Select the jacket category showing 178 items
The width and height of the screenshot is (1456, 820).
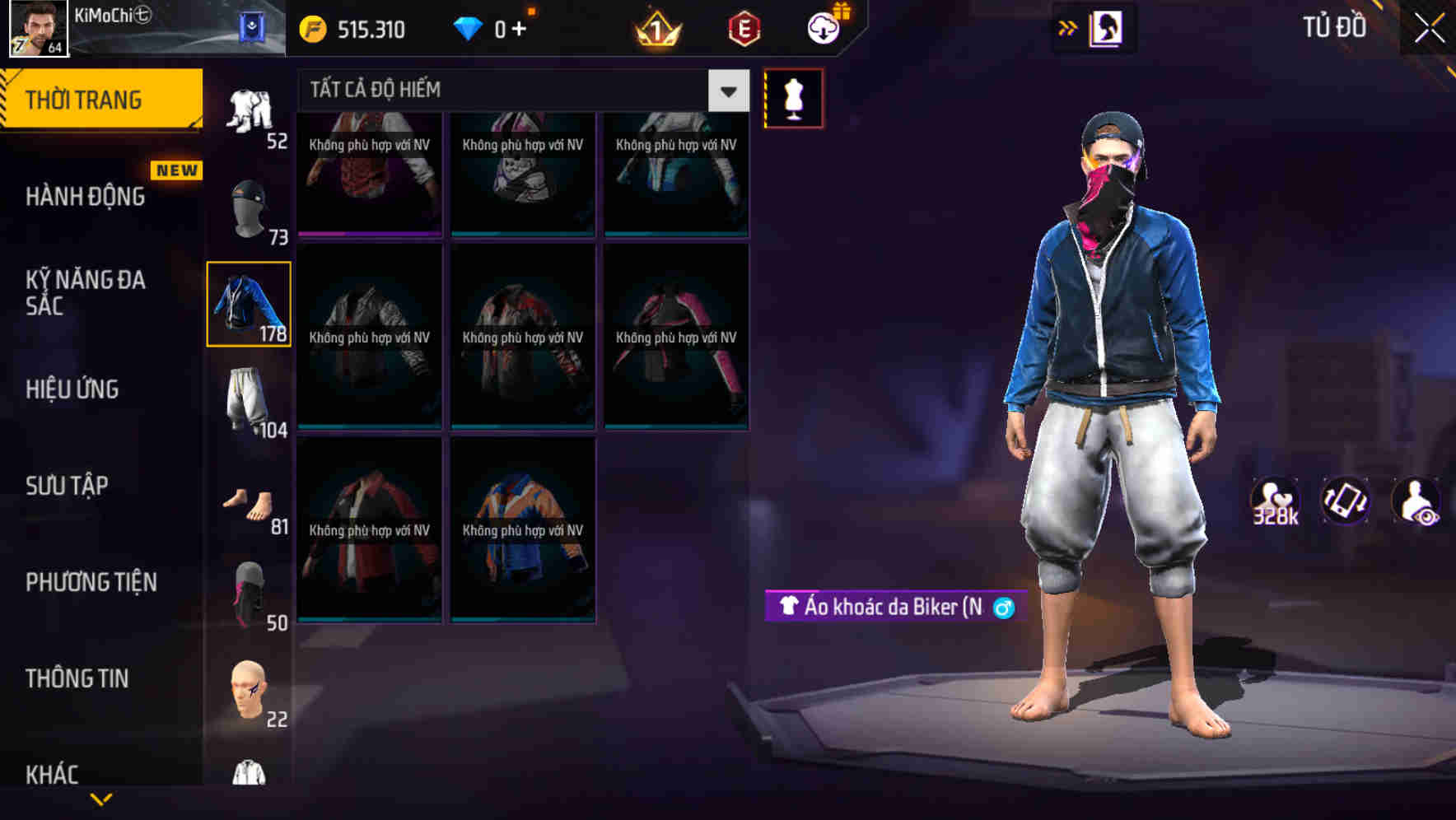pos(250,303)
